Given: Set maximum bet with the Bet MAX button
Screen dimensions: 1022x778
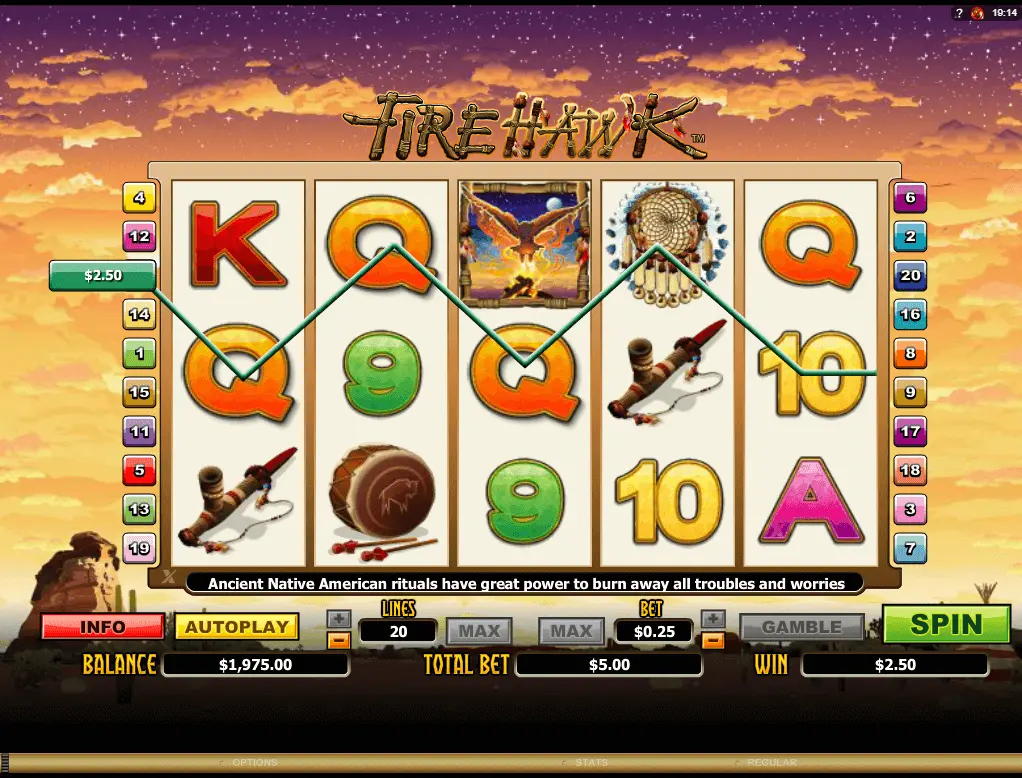Looking at the screenshot, I should [x=572, y=631].
